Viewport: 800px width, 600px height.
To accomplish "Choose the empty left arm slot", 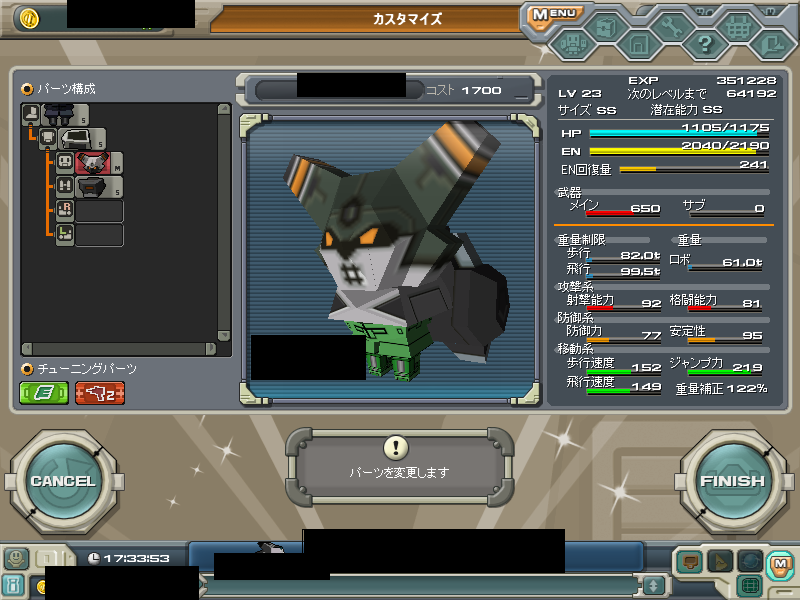I will tap(98, 235).
